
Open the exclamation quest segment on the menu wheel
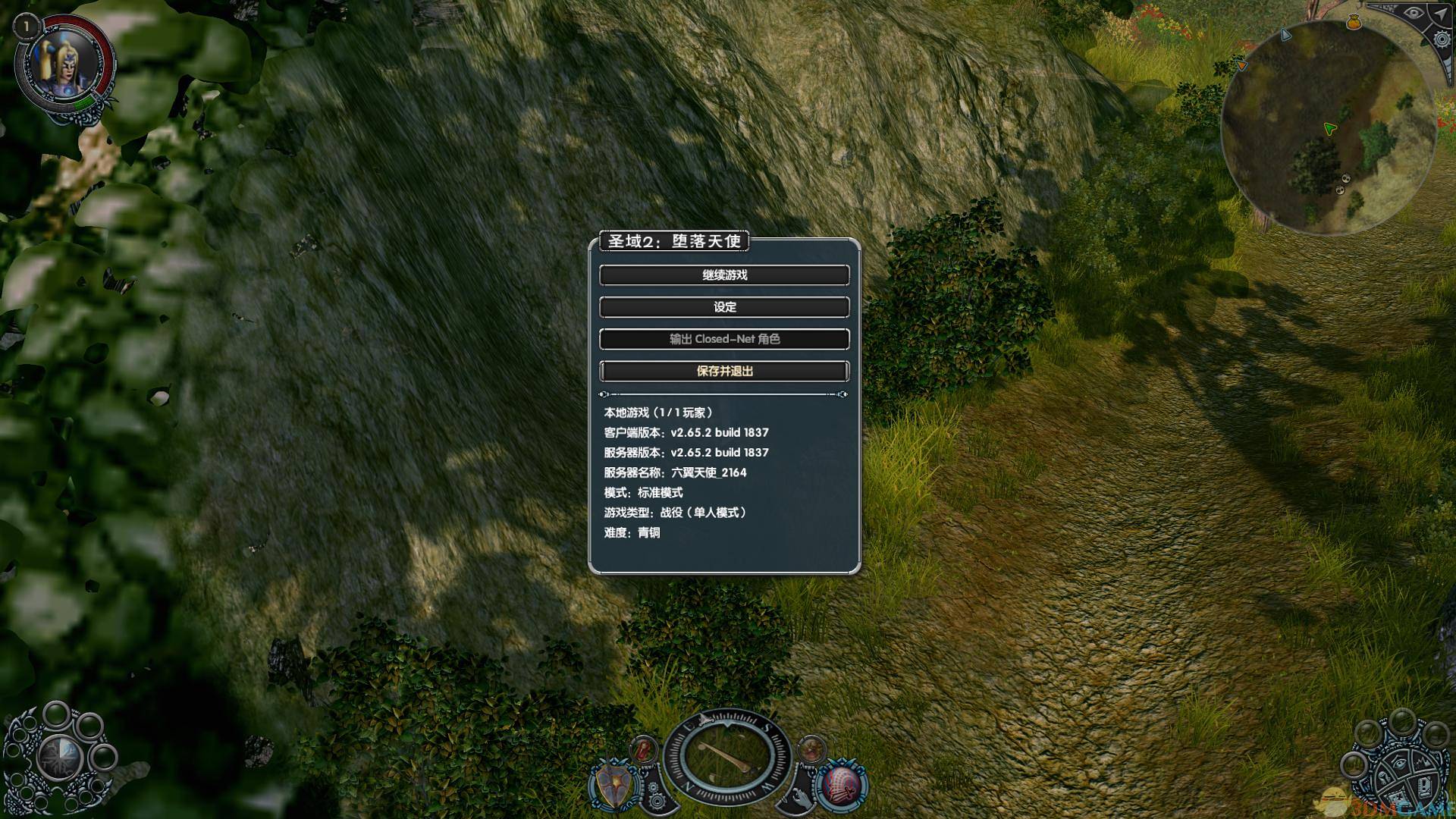(x=1425, y=787)
